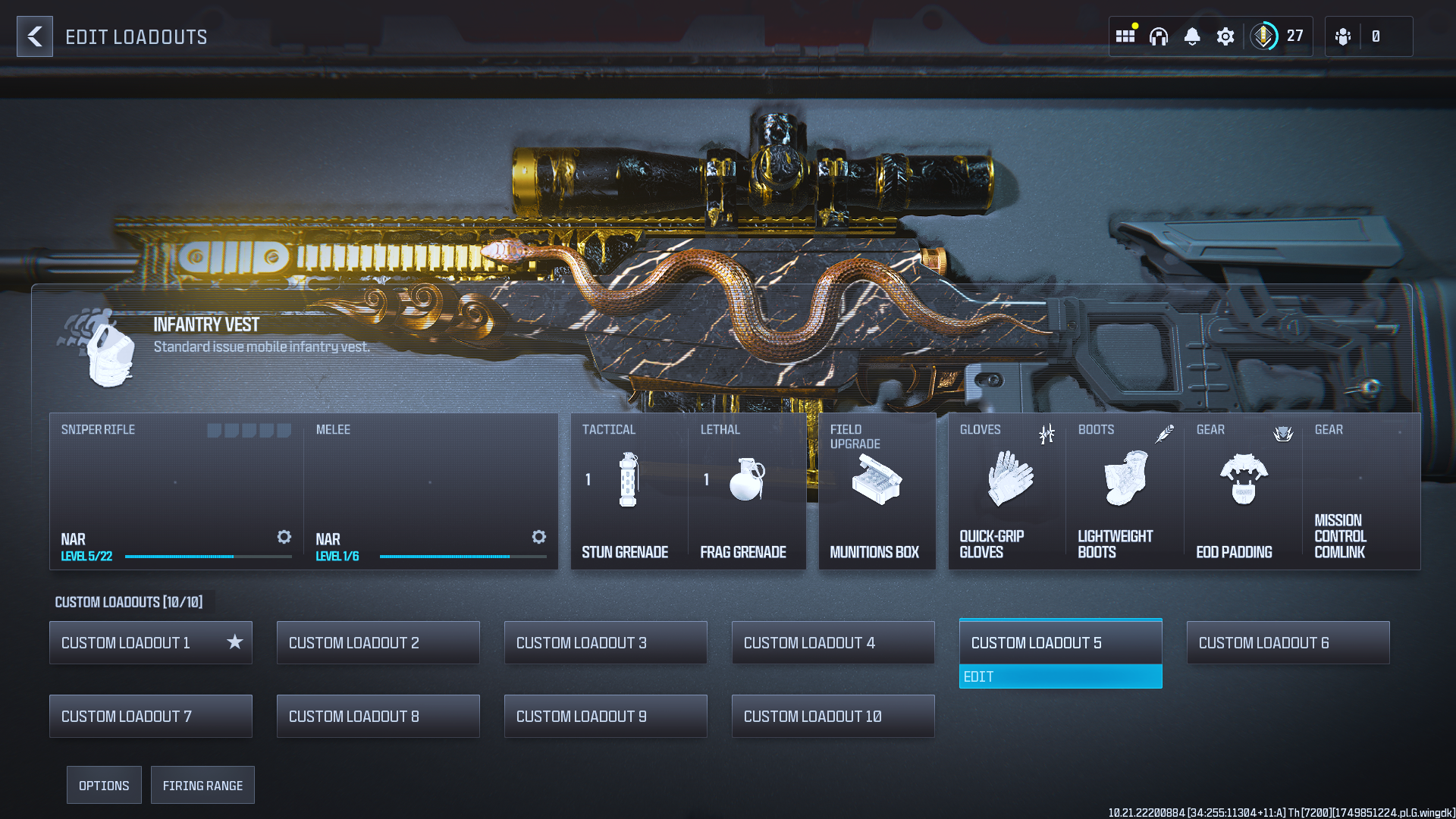
Task: Go back using the arrow button
Action: pos(35,36)
